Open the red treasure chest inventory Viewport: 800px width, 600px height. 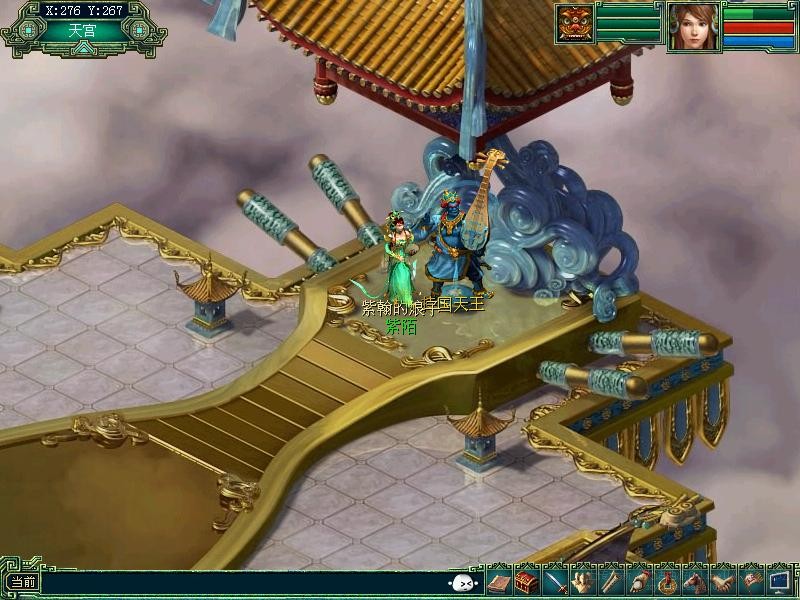526,582
